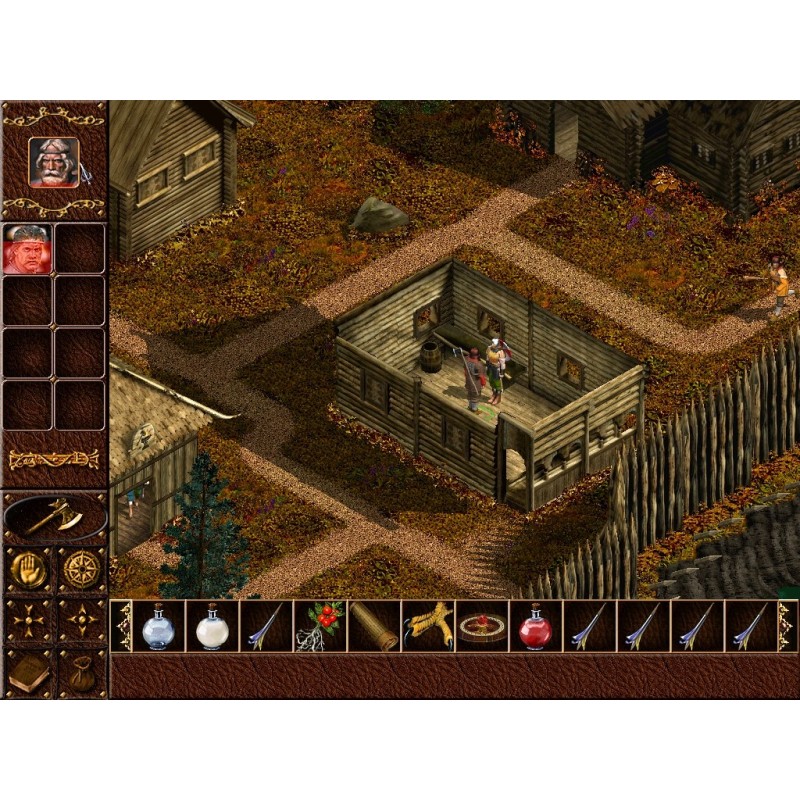Select the round red-gem amulet slot
800x800 pixels.
point(482,627)
